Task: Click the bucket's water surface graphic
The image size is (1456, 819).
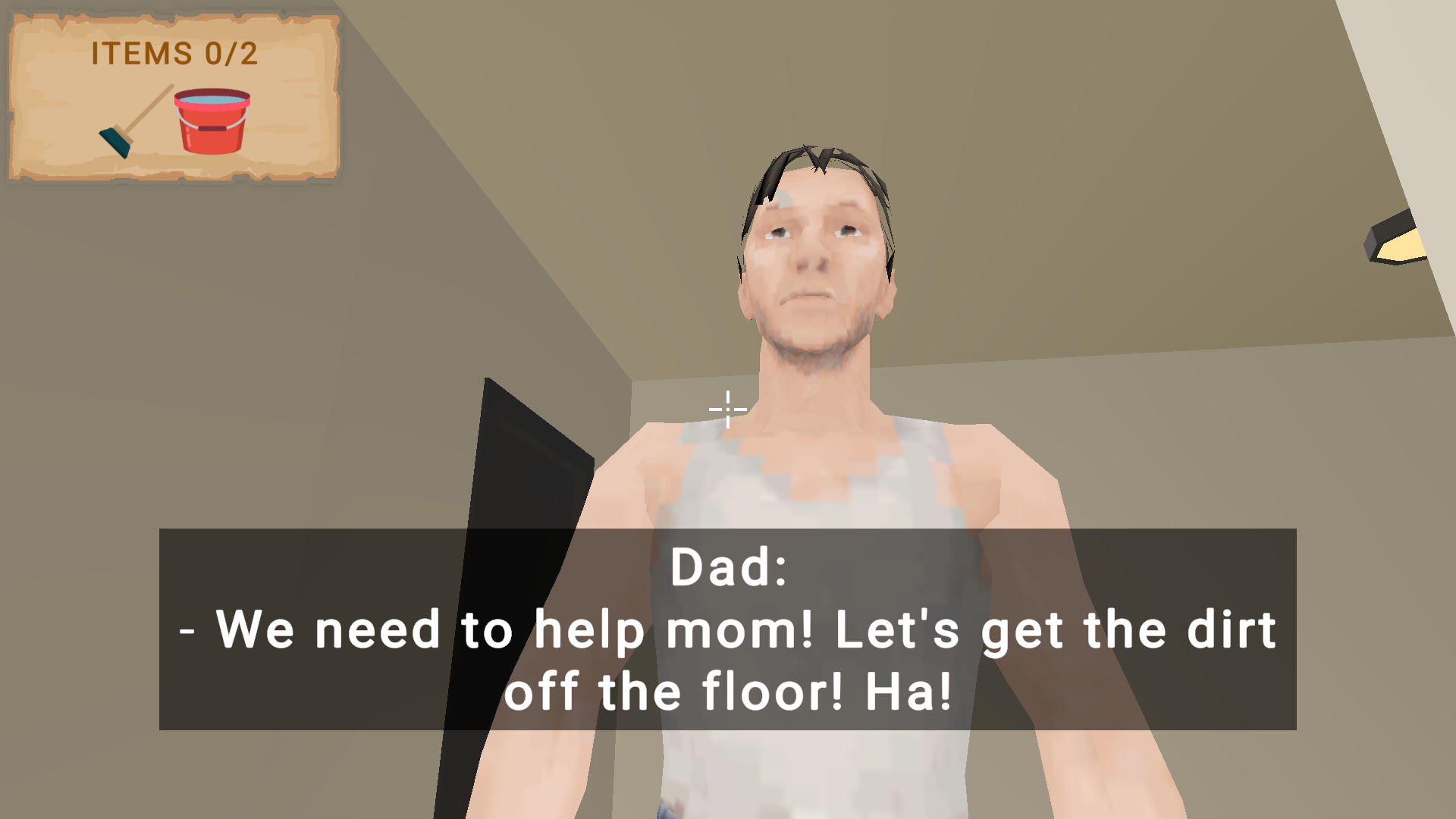Action: (x=214, y=99)
